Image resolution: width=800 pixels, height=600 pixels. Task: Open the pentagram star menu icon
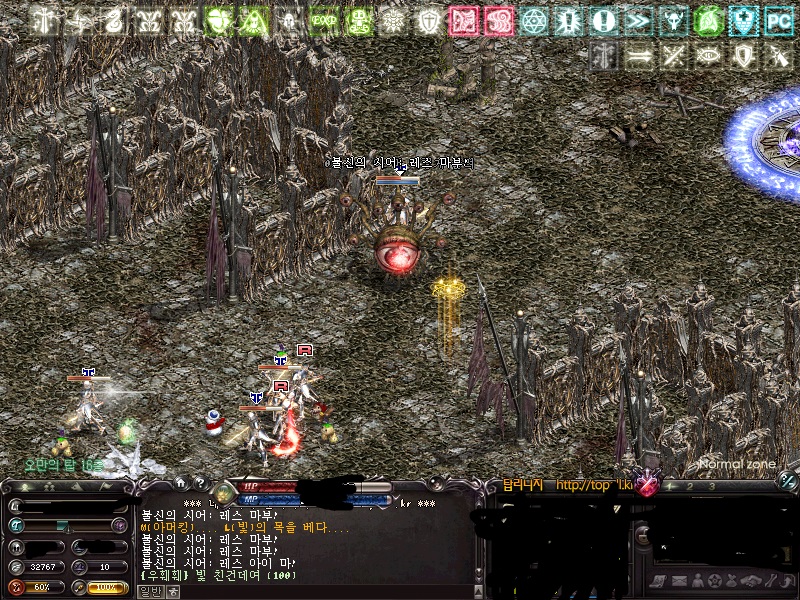click(713, 581)
